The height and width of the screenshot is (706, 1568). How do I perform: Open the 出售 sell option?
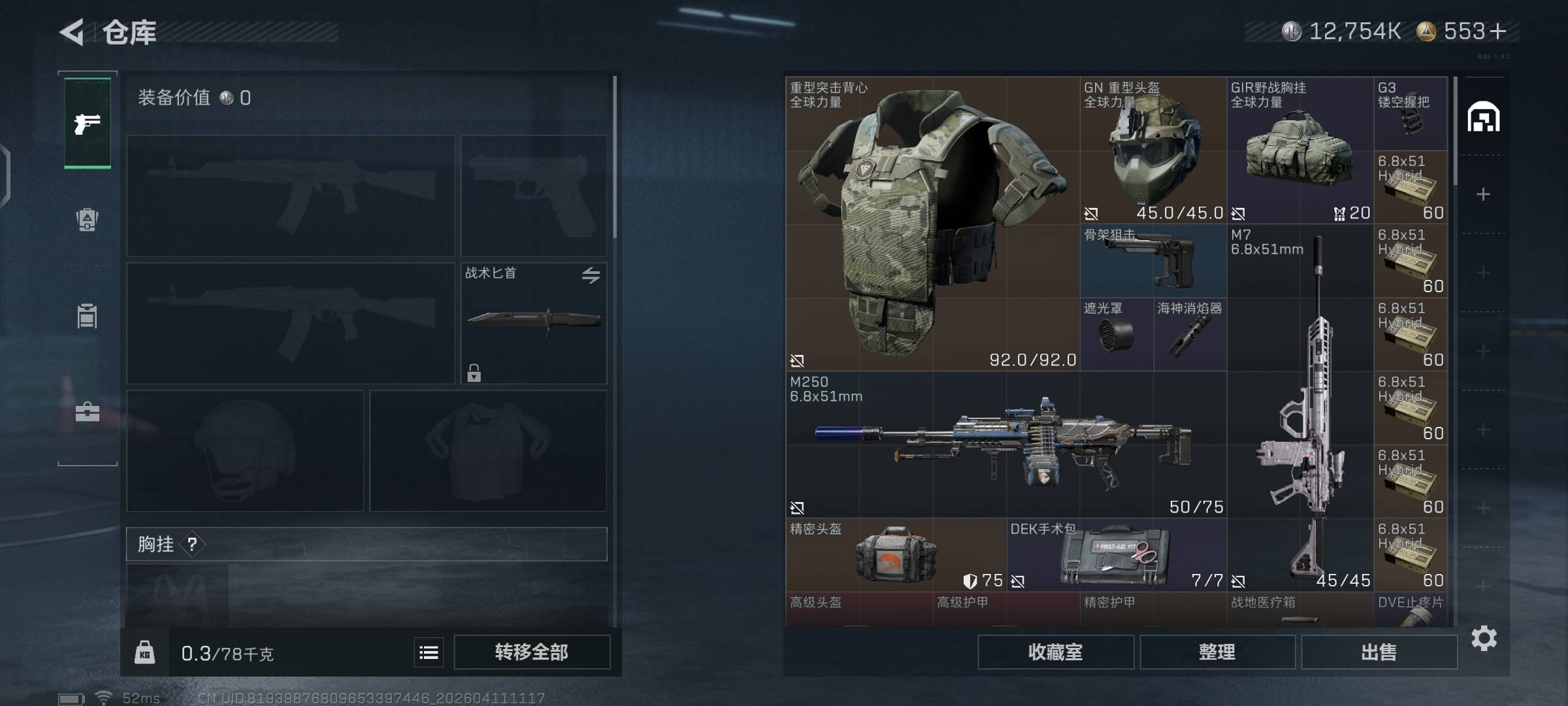pyautogui.click(x=1379, y=652)
